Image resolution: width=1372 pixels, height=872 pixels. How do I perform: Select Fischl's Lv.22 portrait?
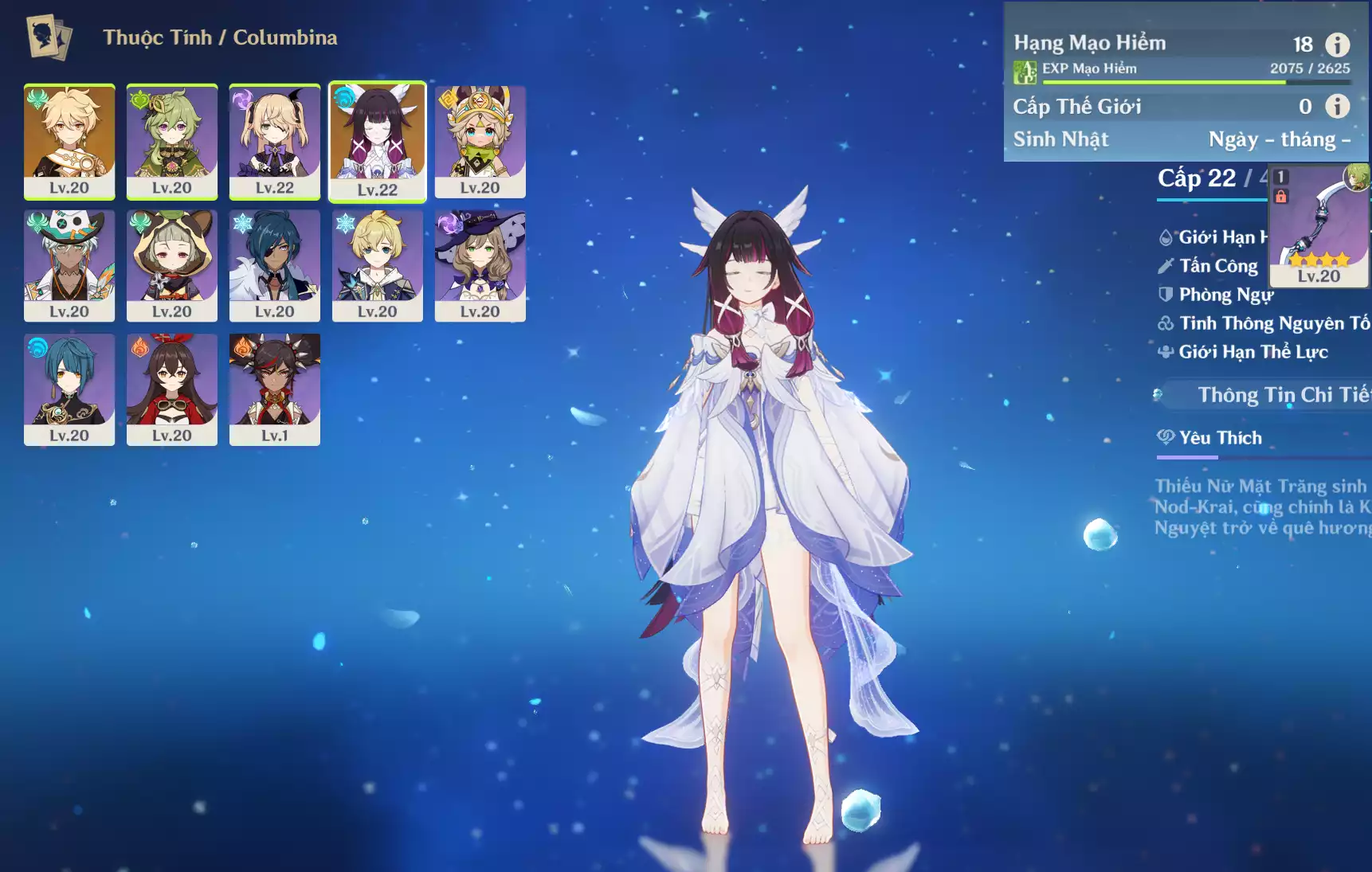click(x=275, y=141)
